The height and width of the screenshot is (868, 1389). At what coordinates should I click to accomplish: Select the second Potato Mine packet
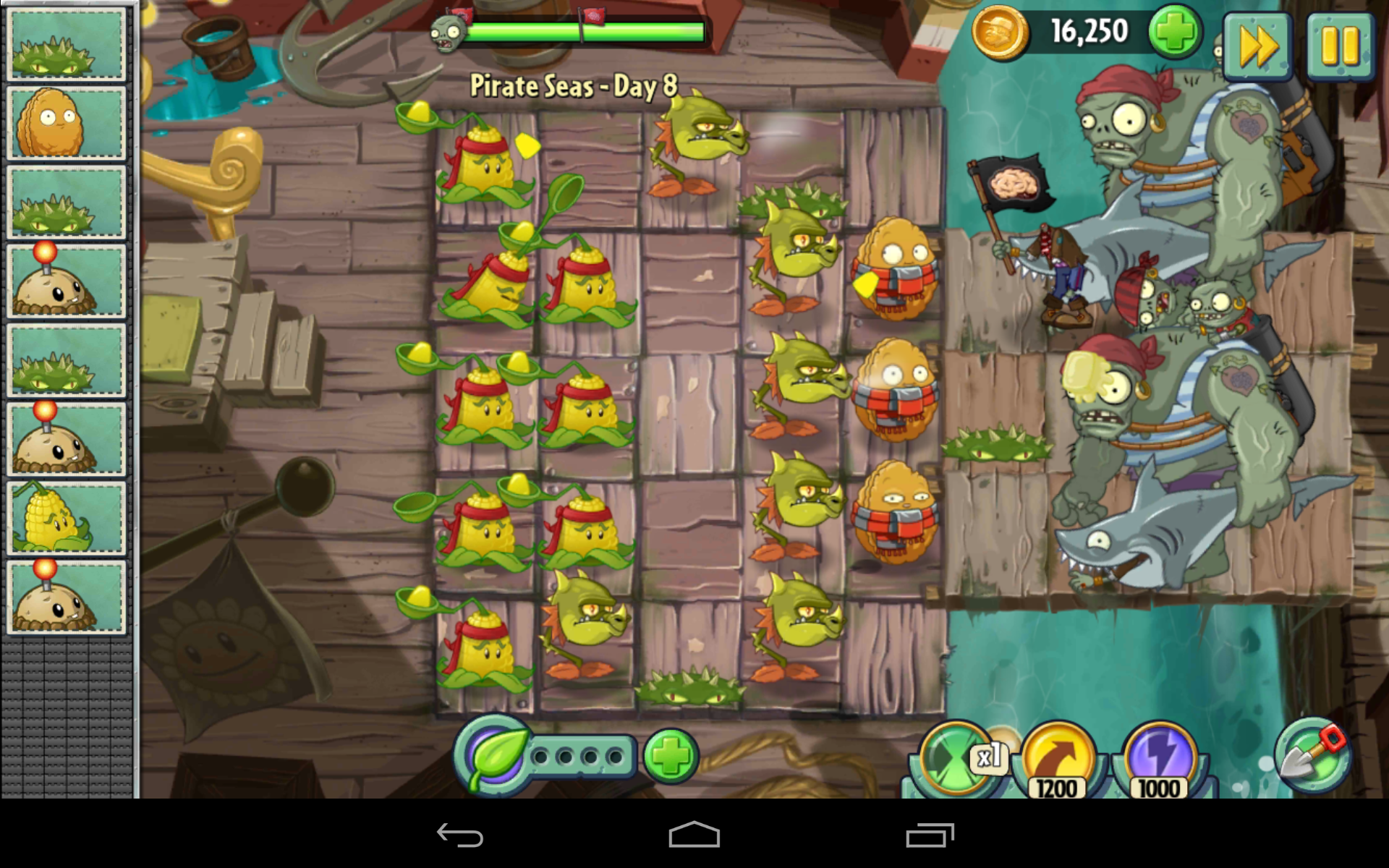pyautogui.click(x=66, y=437)
